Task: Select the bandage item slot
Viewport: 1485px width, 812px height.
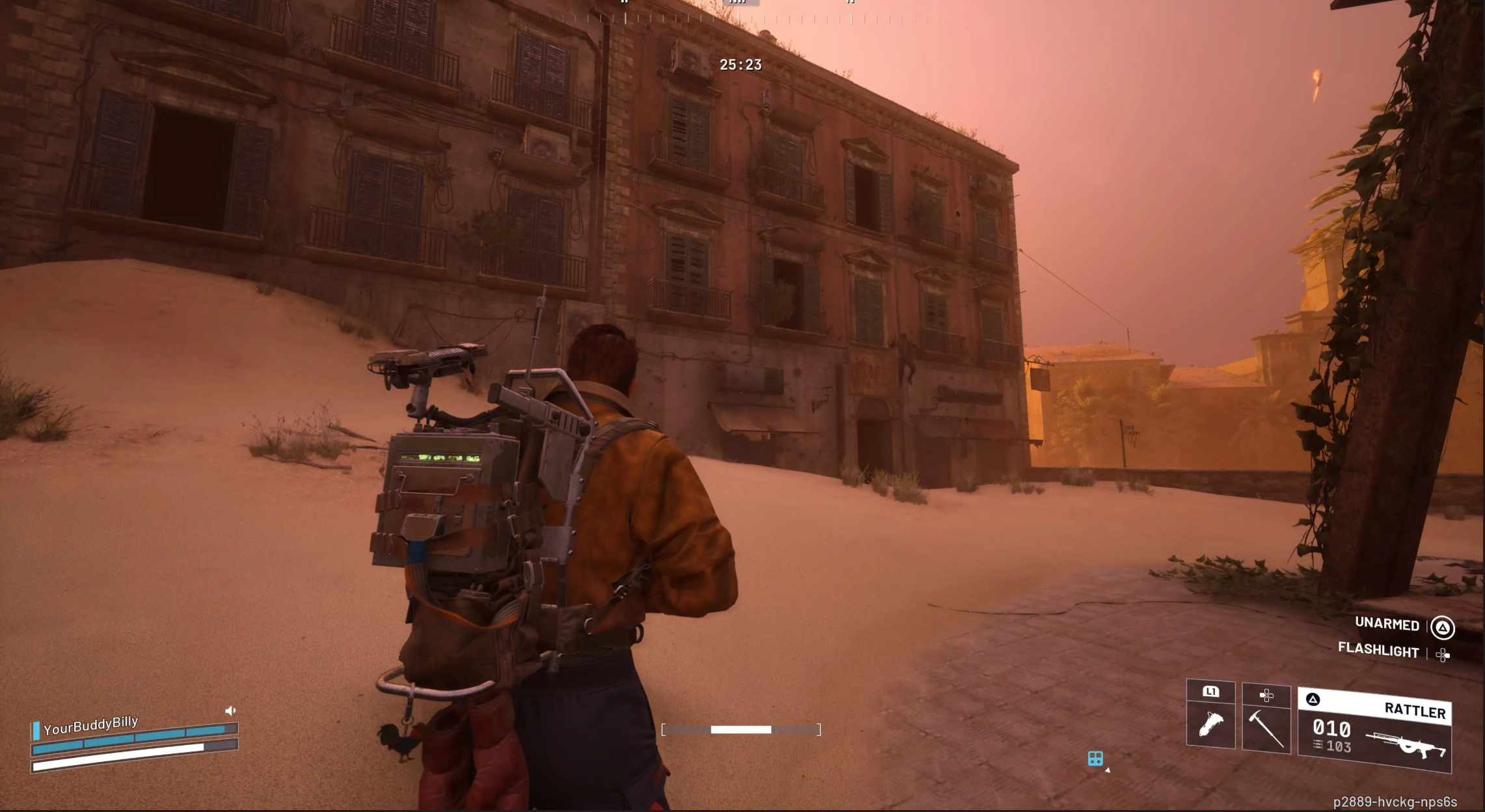Action: (1210, 724)
